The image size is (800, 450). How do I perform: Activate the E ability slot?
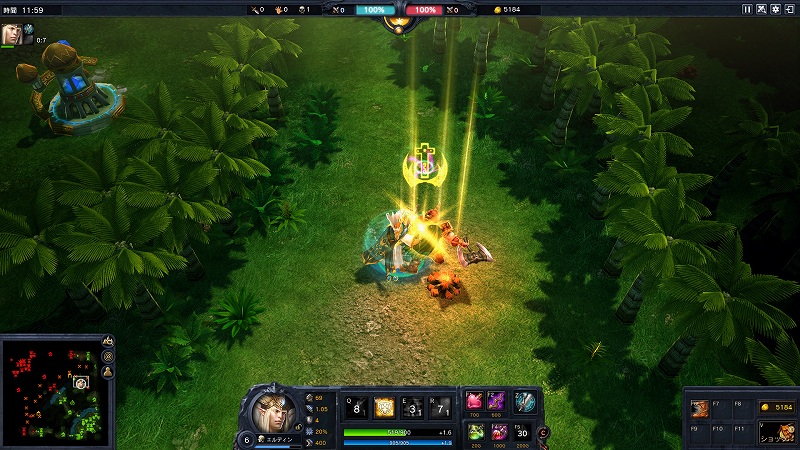(410, 406)
